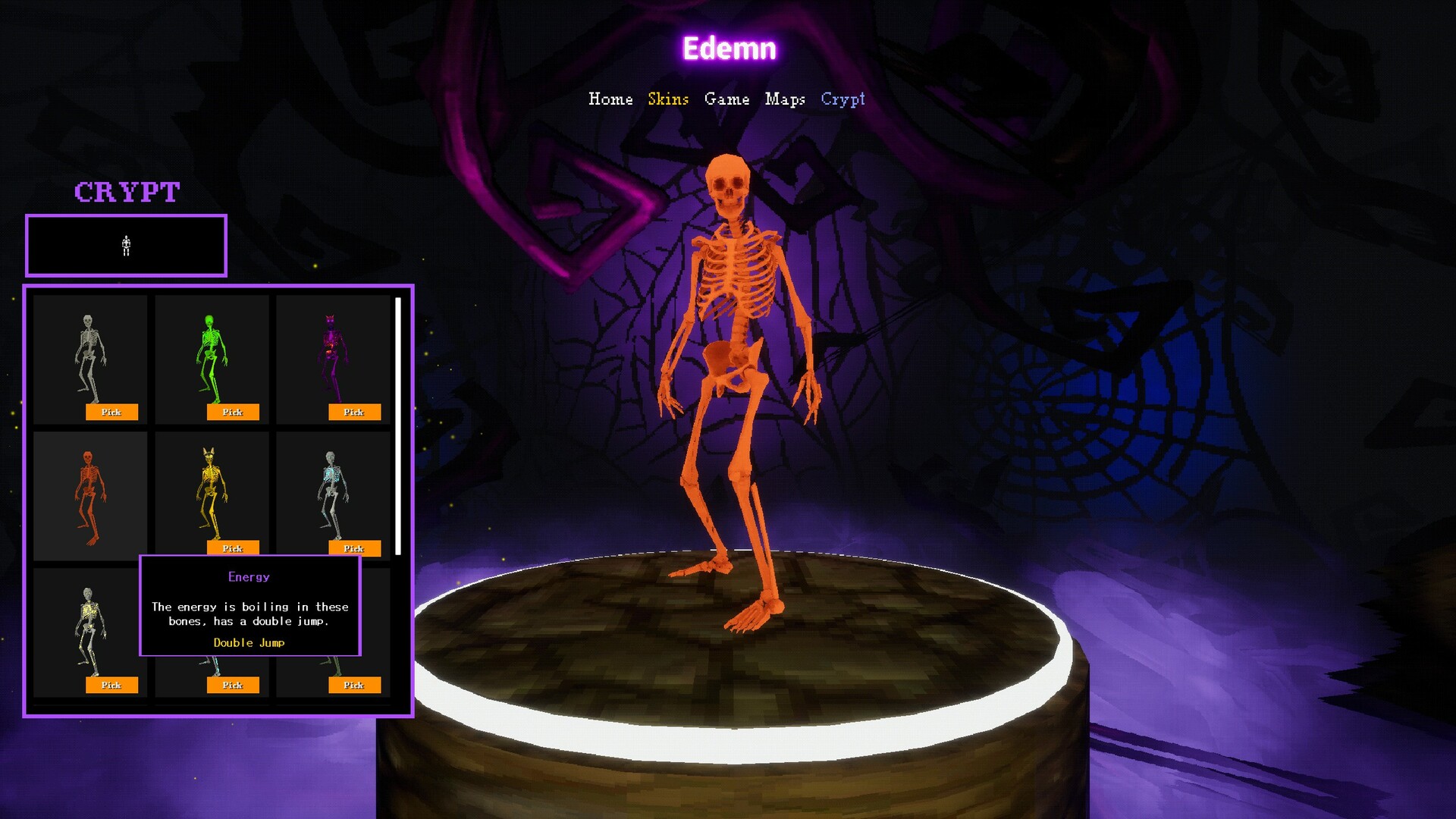This screenshot has width=1456, height=819.
Task: Pick the gold cat-eared skeleton skin
Action: point(233,548)
